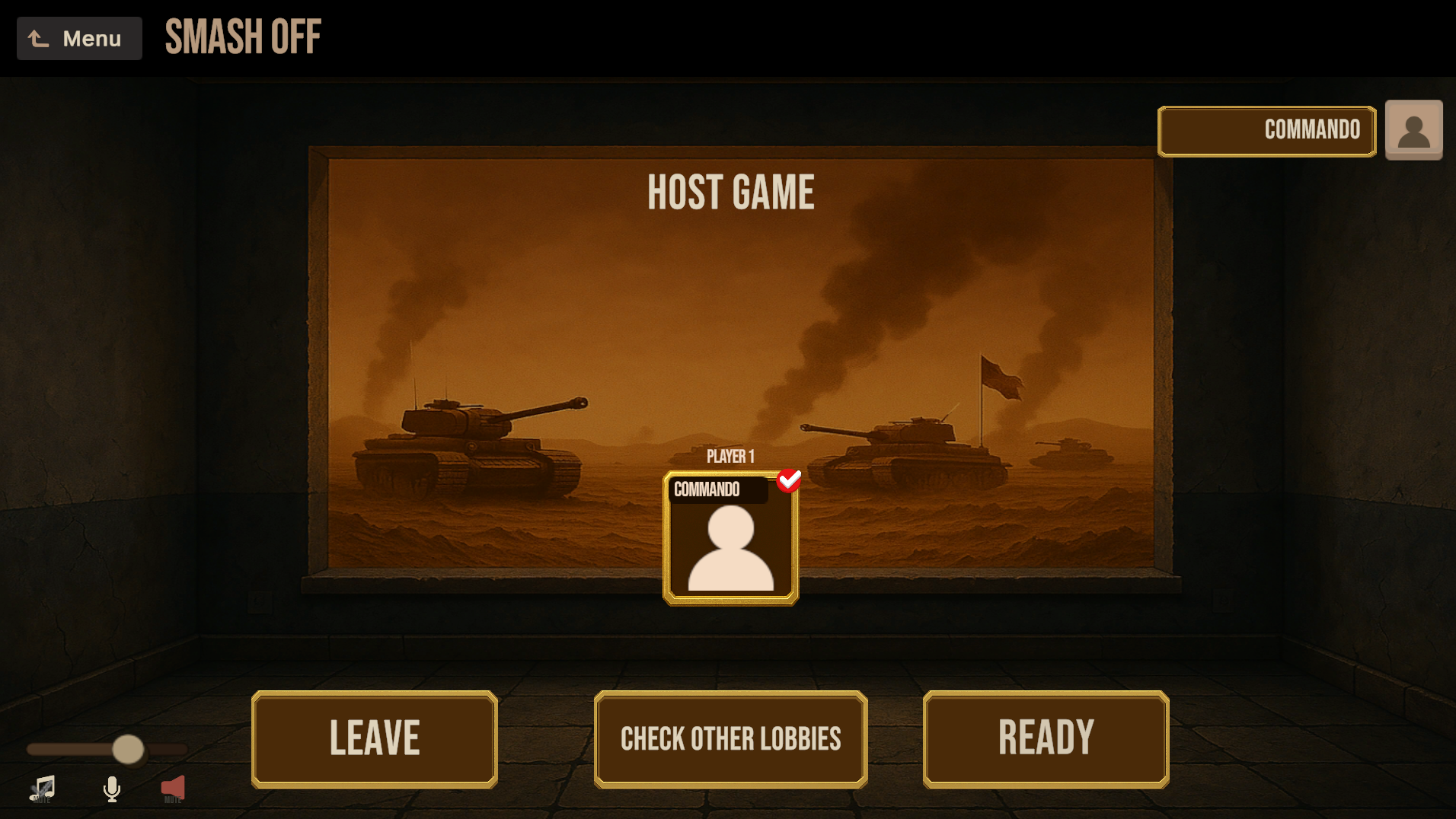The height and width of the screenshot is (819, 1456).
Task: Open CHECK OTHER LOBBIES
Action: [x=730, y=738]
